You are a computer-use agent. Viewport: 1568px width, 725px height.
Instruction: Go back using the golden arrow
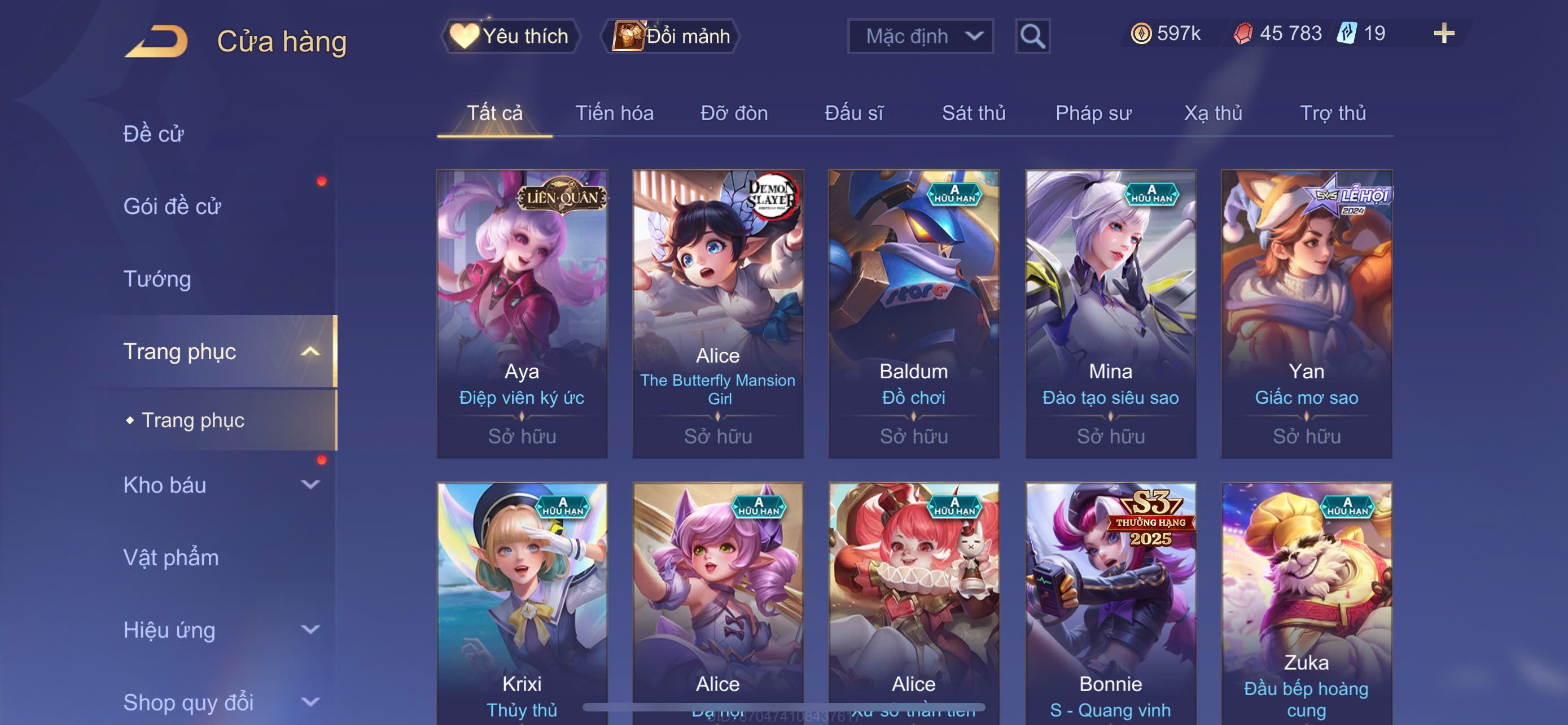pos(156,41)
